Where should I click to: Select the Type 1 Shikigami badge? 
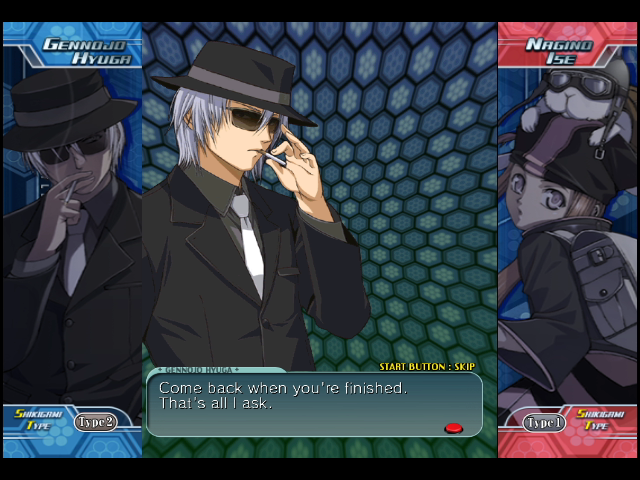546,422
